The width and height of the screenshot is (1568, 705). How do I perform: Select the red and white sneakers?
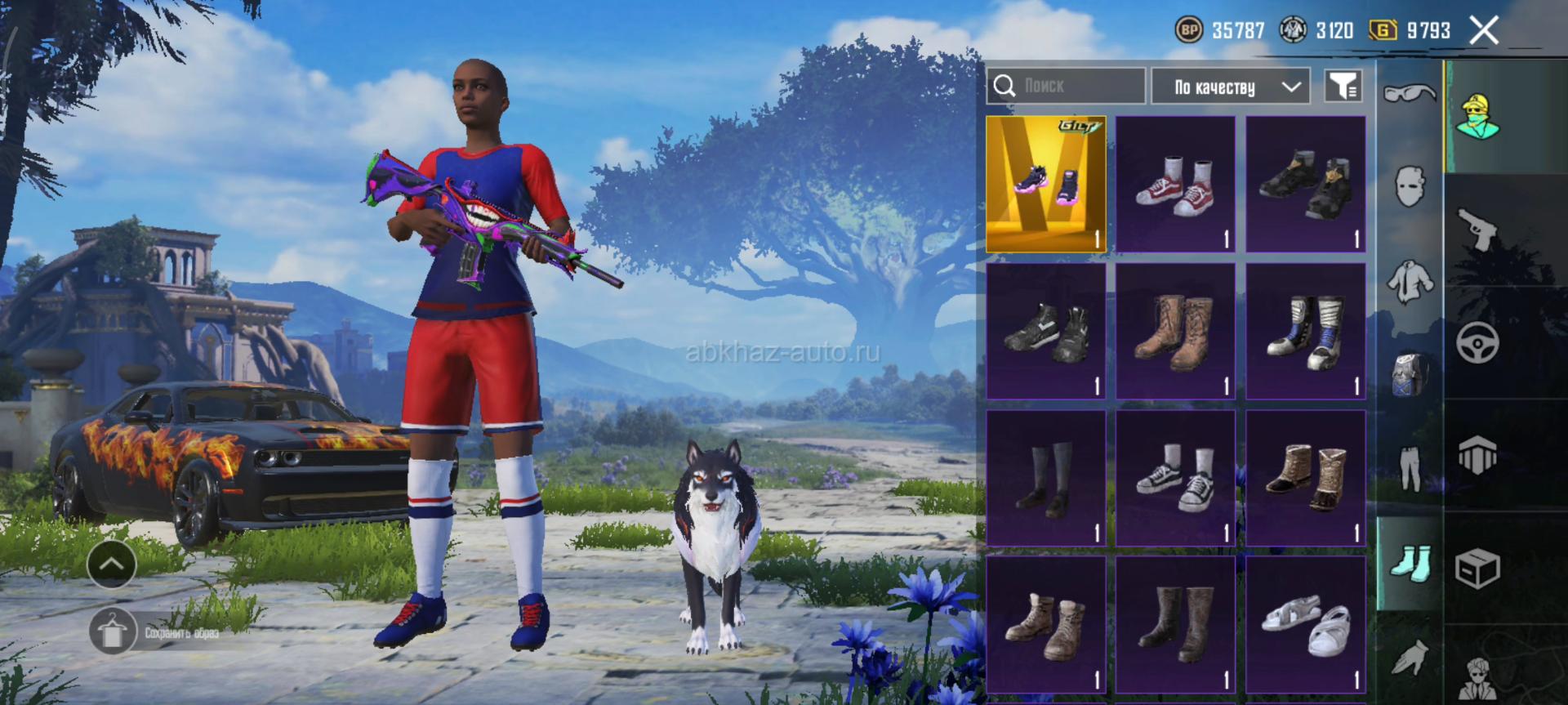coord(1175,184)
